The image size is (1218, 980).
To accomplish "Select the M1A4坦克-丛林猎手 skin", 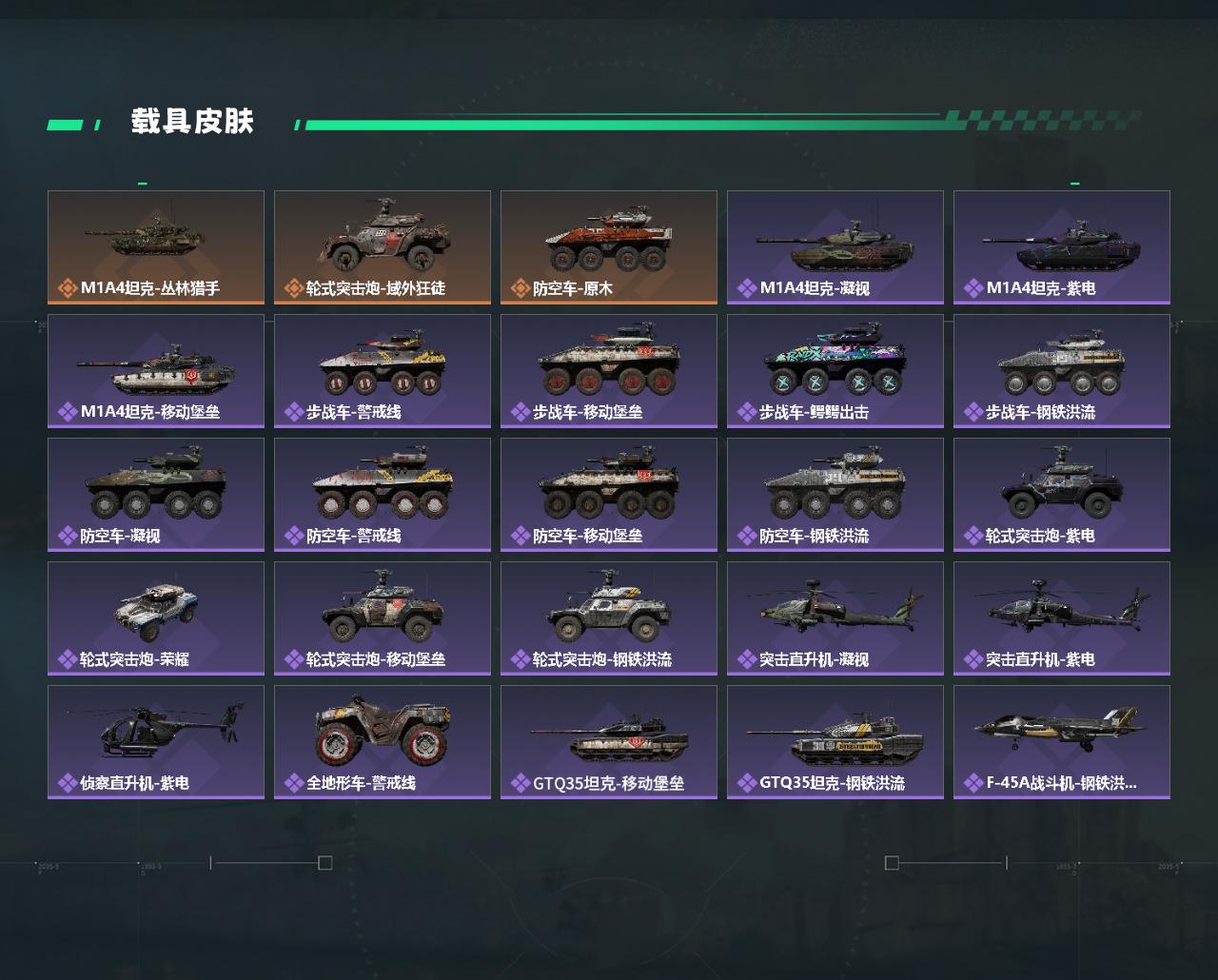I will [x=156, y=247].
